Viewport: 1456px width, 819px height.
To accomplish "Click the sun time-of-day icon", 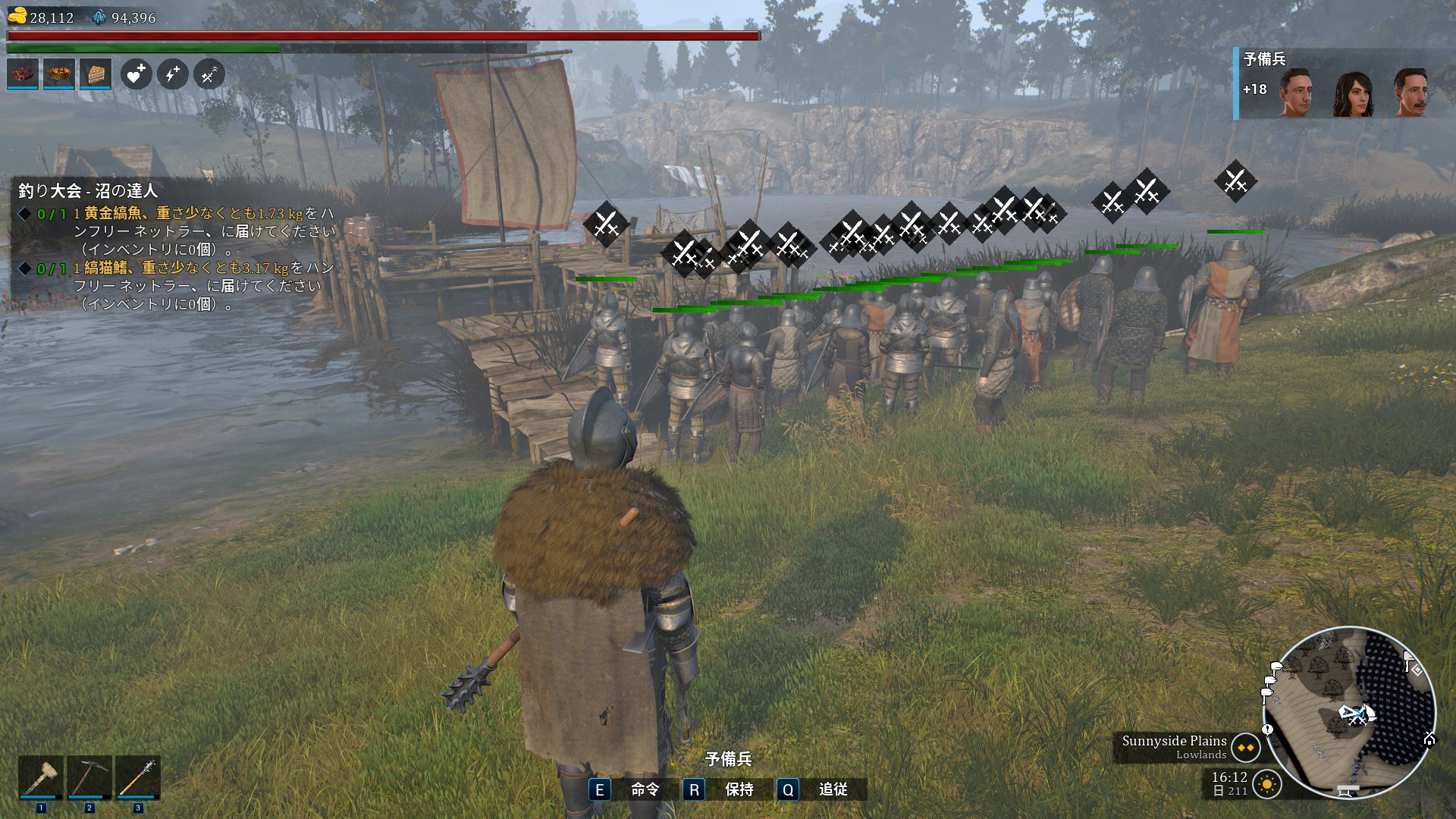I will 1267,784.
